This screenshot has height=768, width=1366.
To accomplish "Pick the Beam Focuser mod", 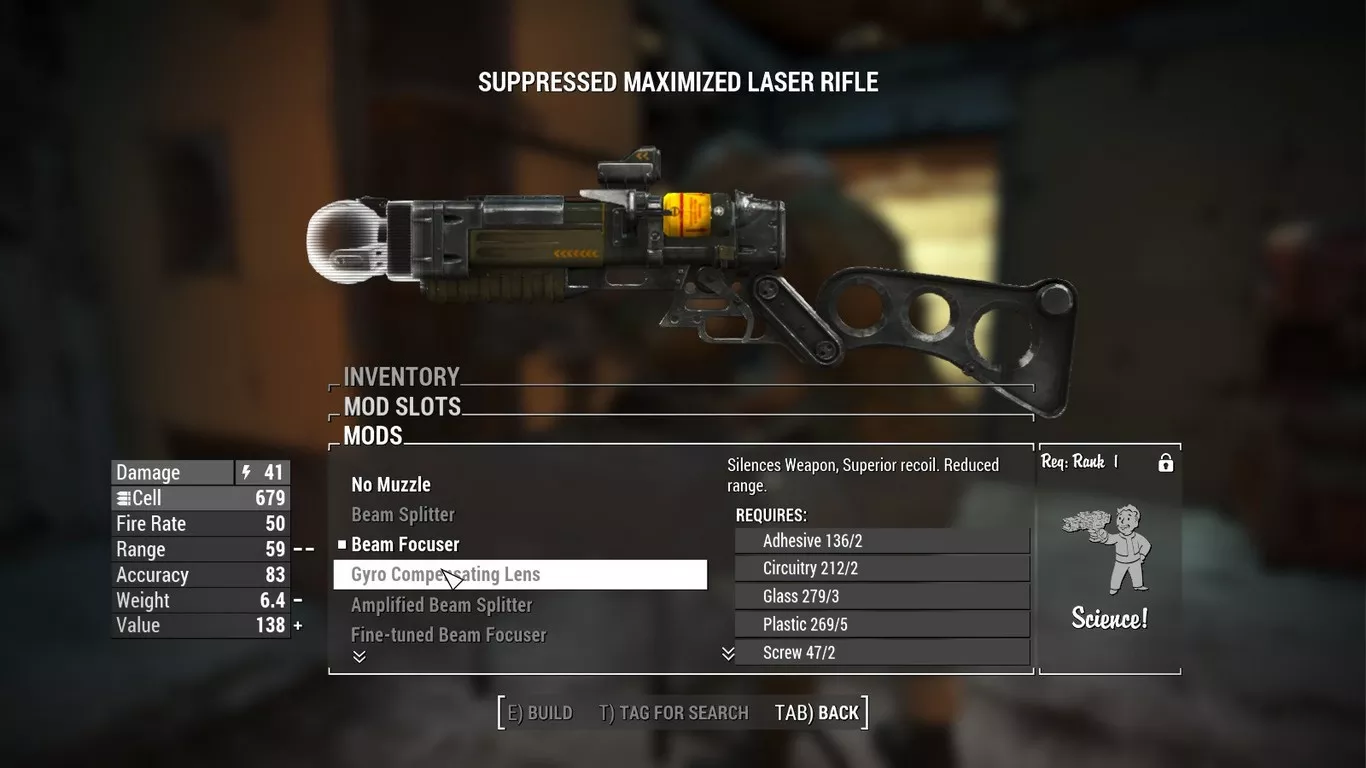I will 405,545.
